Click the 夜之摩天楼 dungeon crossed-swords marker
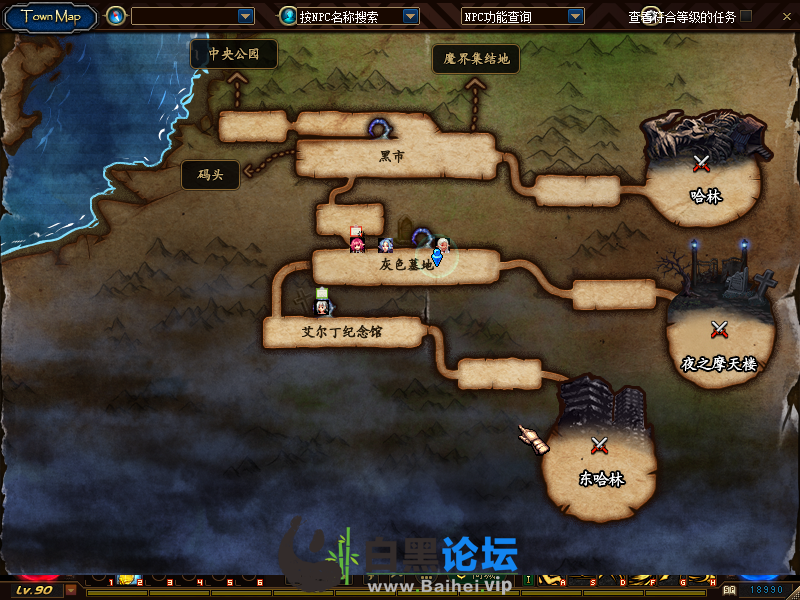 [x=718, y=328]
